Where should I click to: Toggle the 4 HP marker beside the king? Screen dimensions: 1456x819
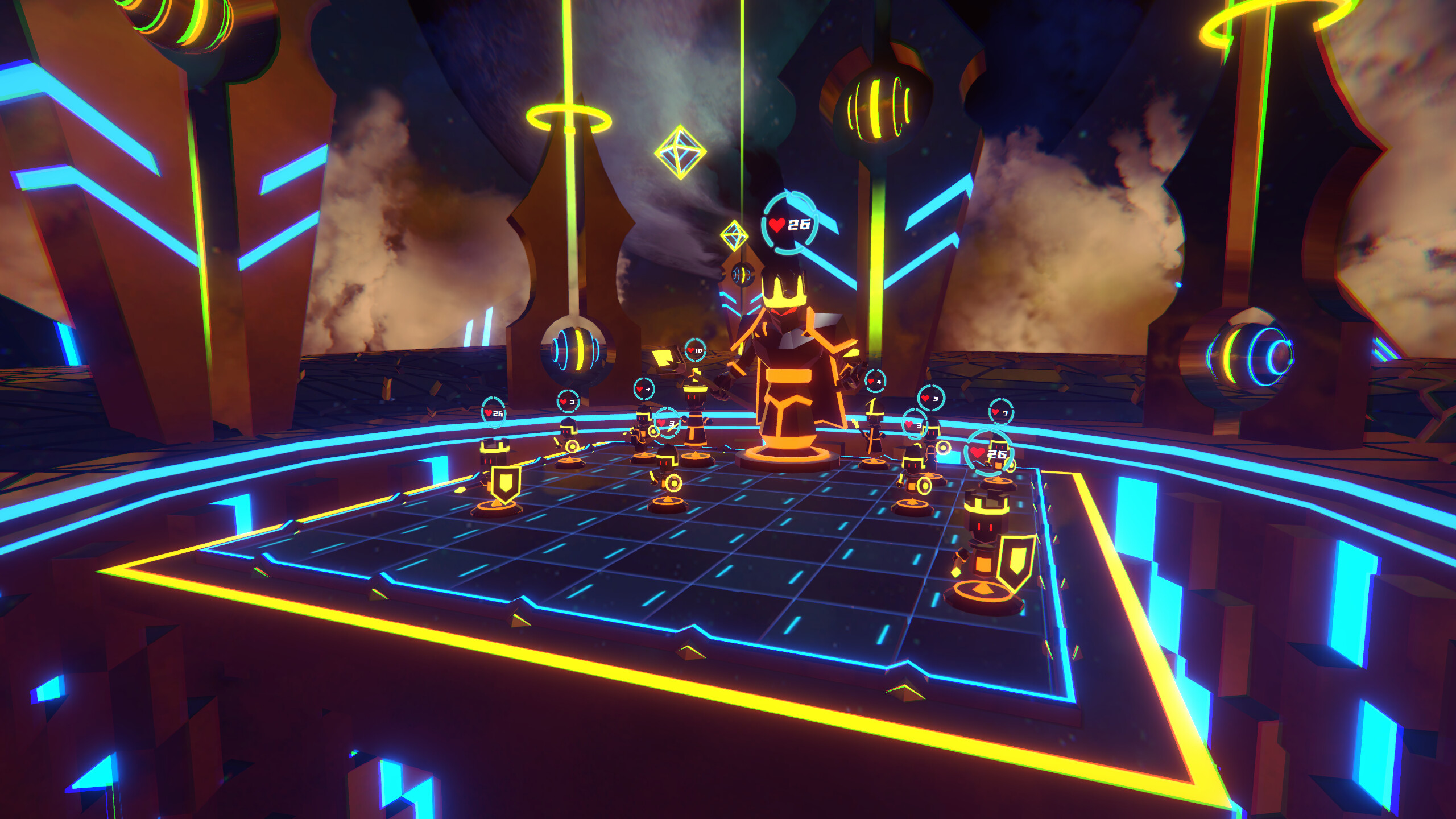[x=875, y=381]
